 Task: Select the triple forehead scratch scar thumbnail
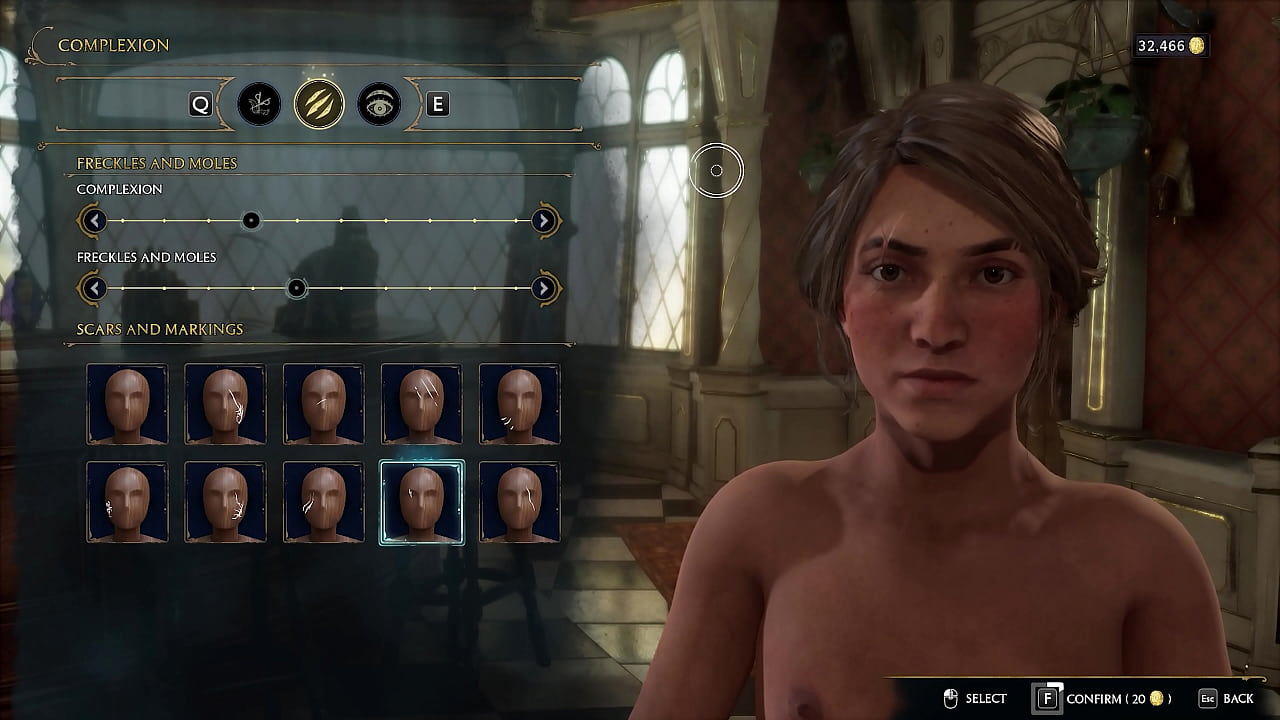[x=423, y=403]
